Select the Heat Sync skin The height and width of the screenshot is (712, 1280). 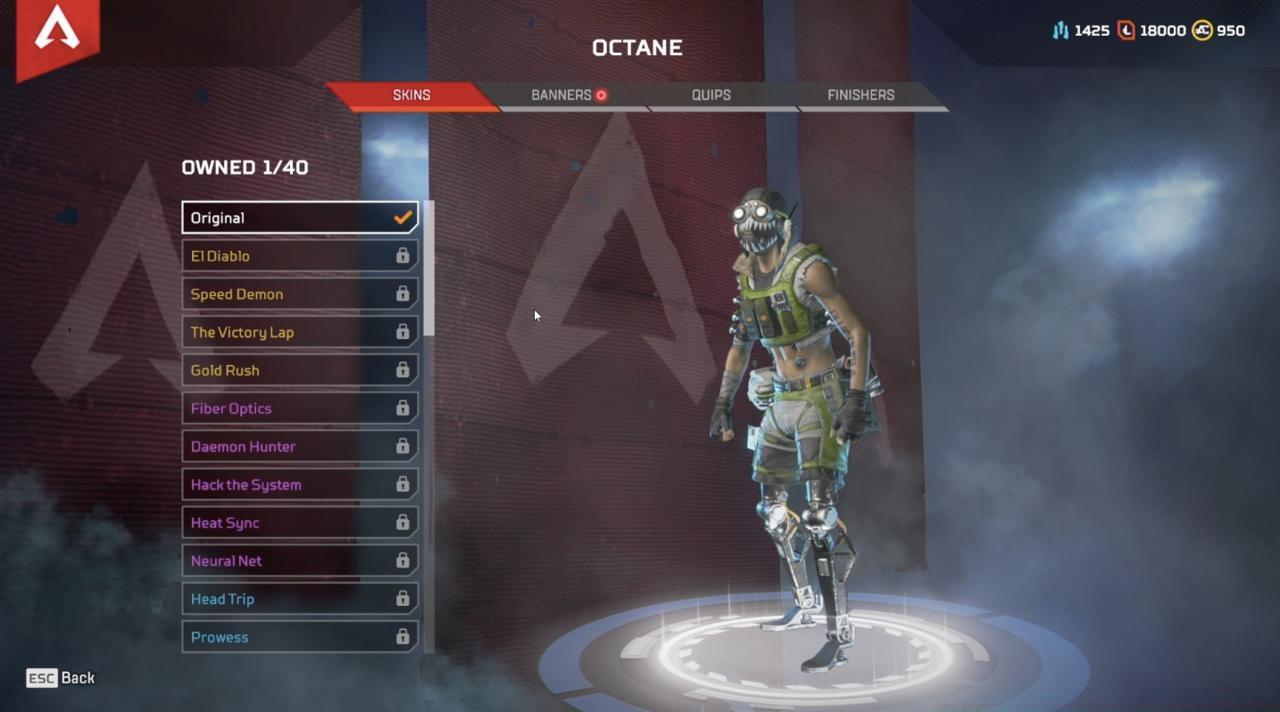point(299,523)
